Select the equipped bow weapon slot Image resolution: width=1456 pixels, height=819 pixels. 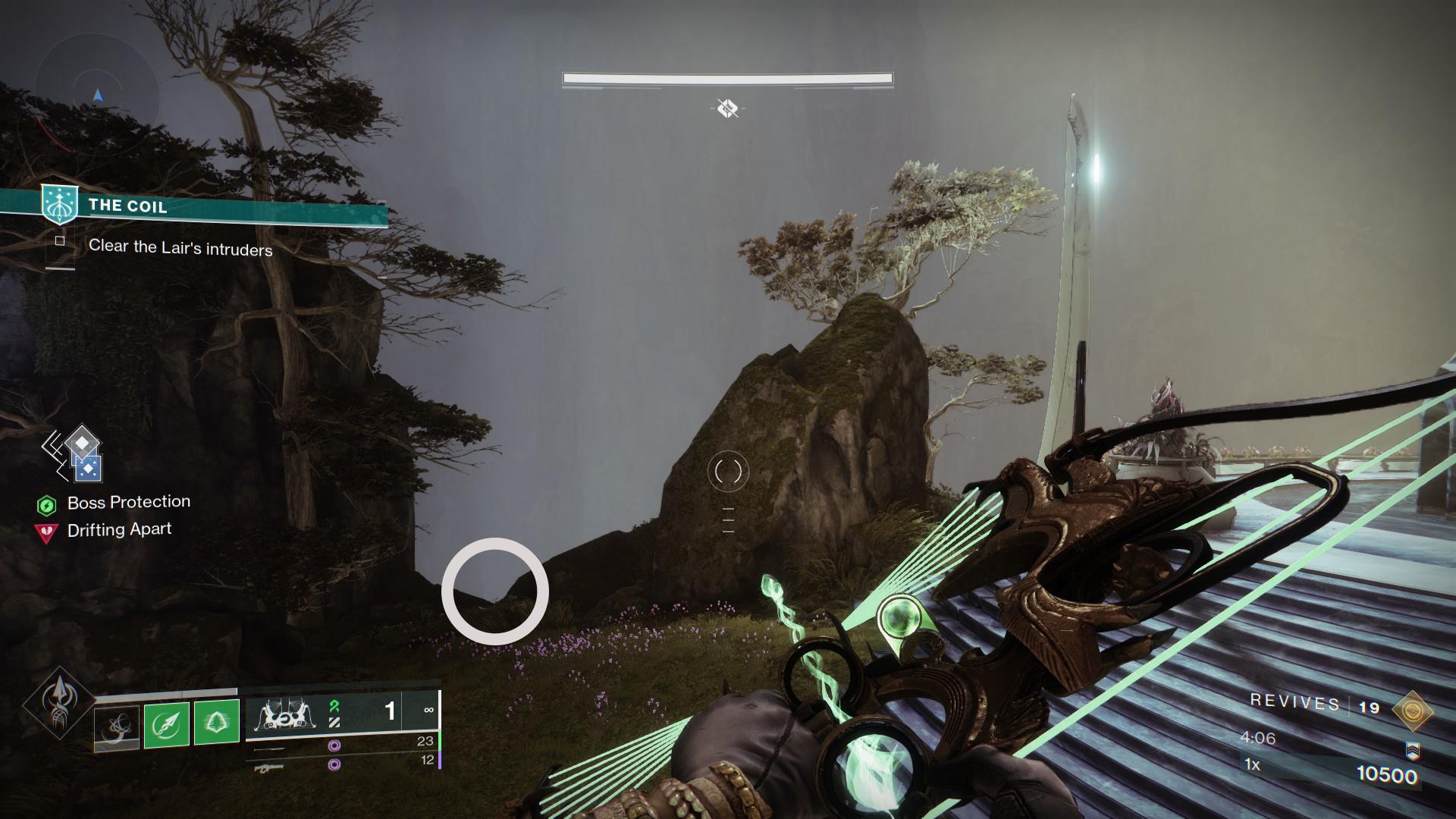pos(287,714)
